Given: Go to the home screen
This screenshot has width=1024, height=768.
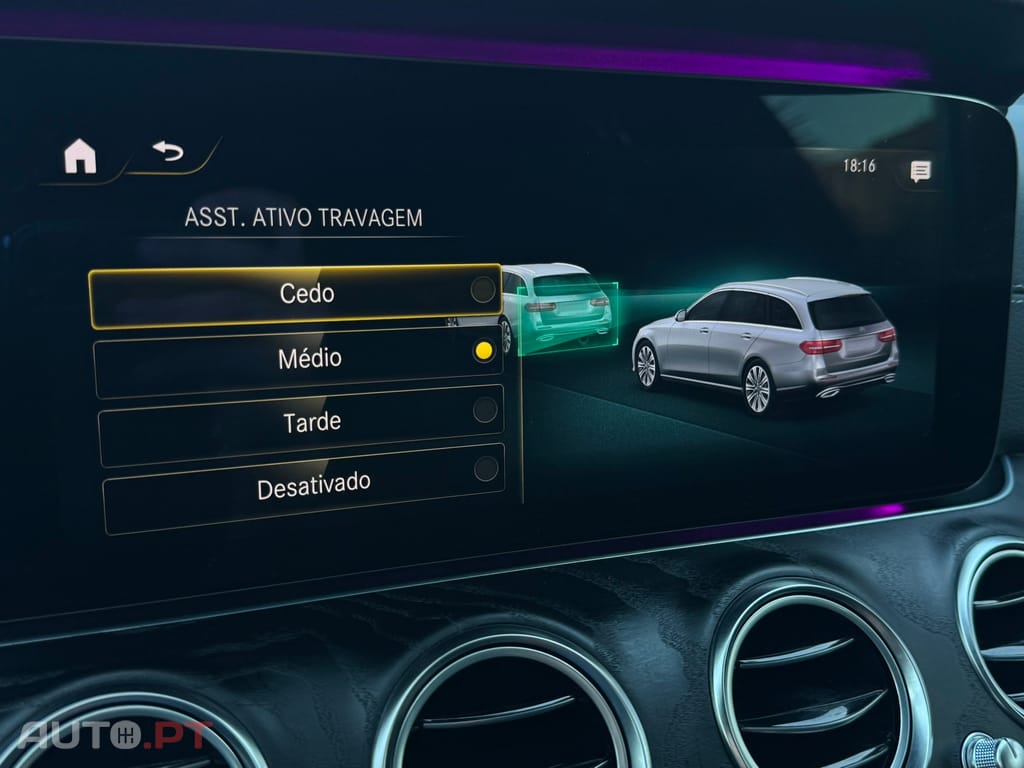Looking at the screenshot, I should [x=80, y=157].
